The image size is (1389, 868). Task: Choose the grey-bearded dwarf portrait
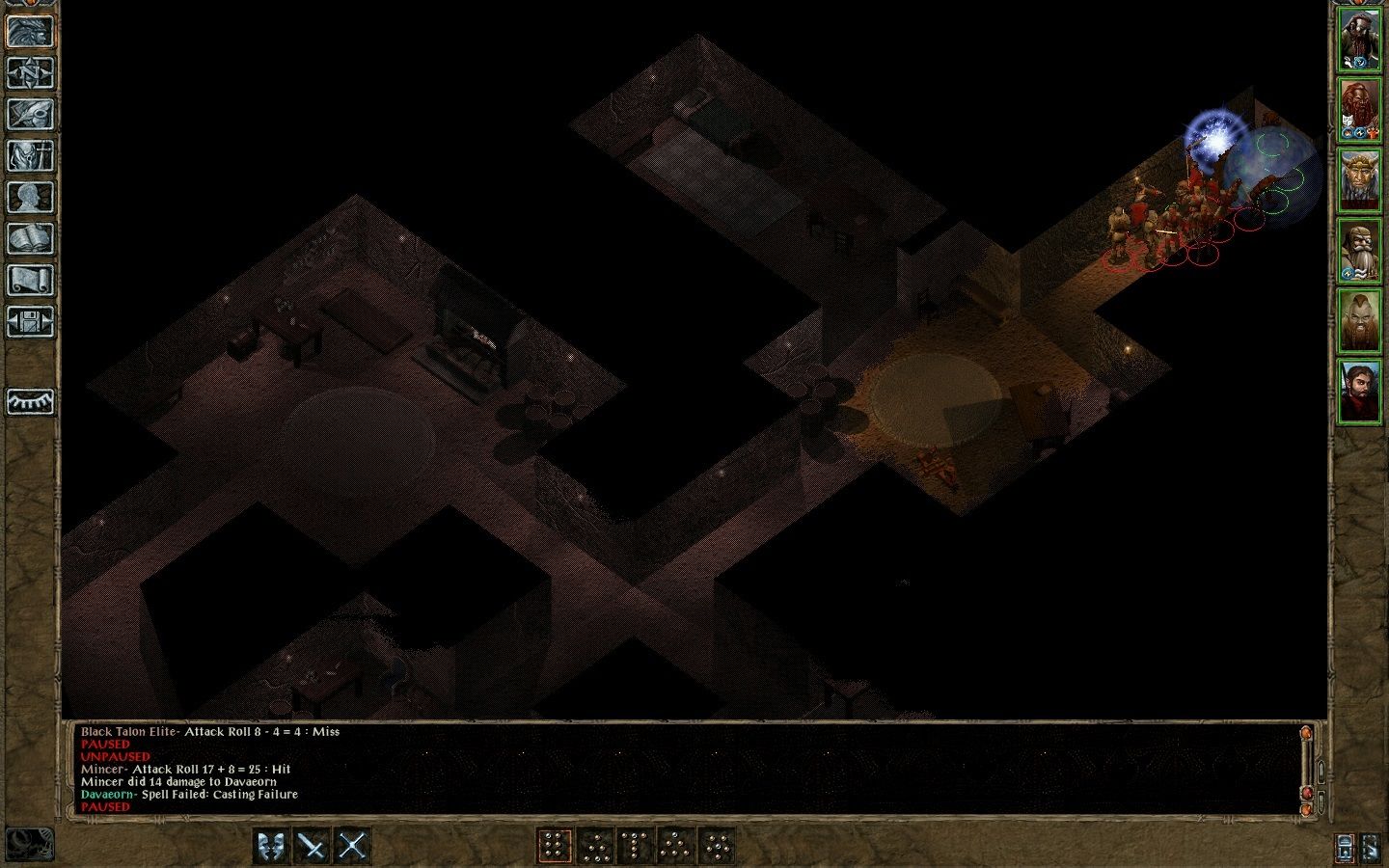pos(1360,251)
